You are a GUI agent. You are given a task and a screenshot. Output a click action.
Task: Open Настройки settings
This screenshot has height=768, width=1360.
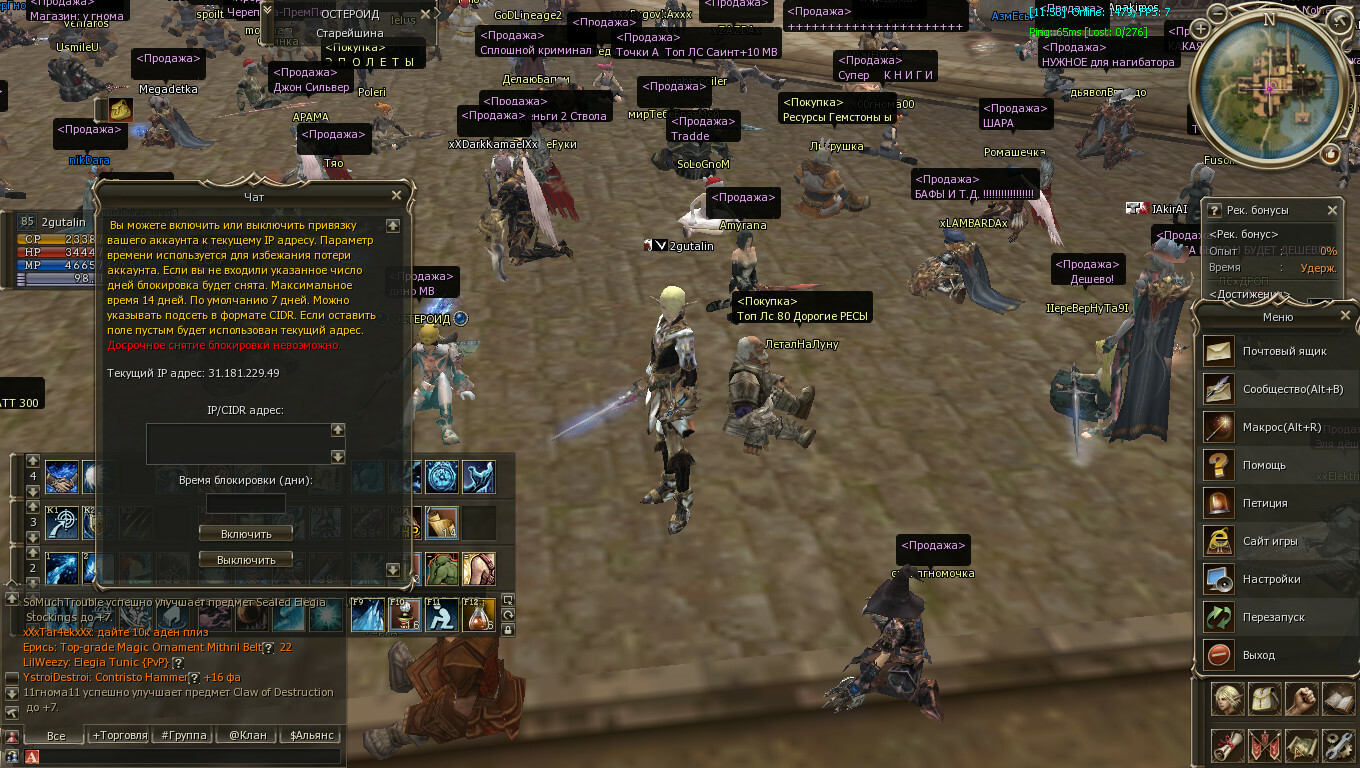click(x=1271, y=580)
